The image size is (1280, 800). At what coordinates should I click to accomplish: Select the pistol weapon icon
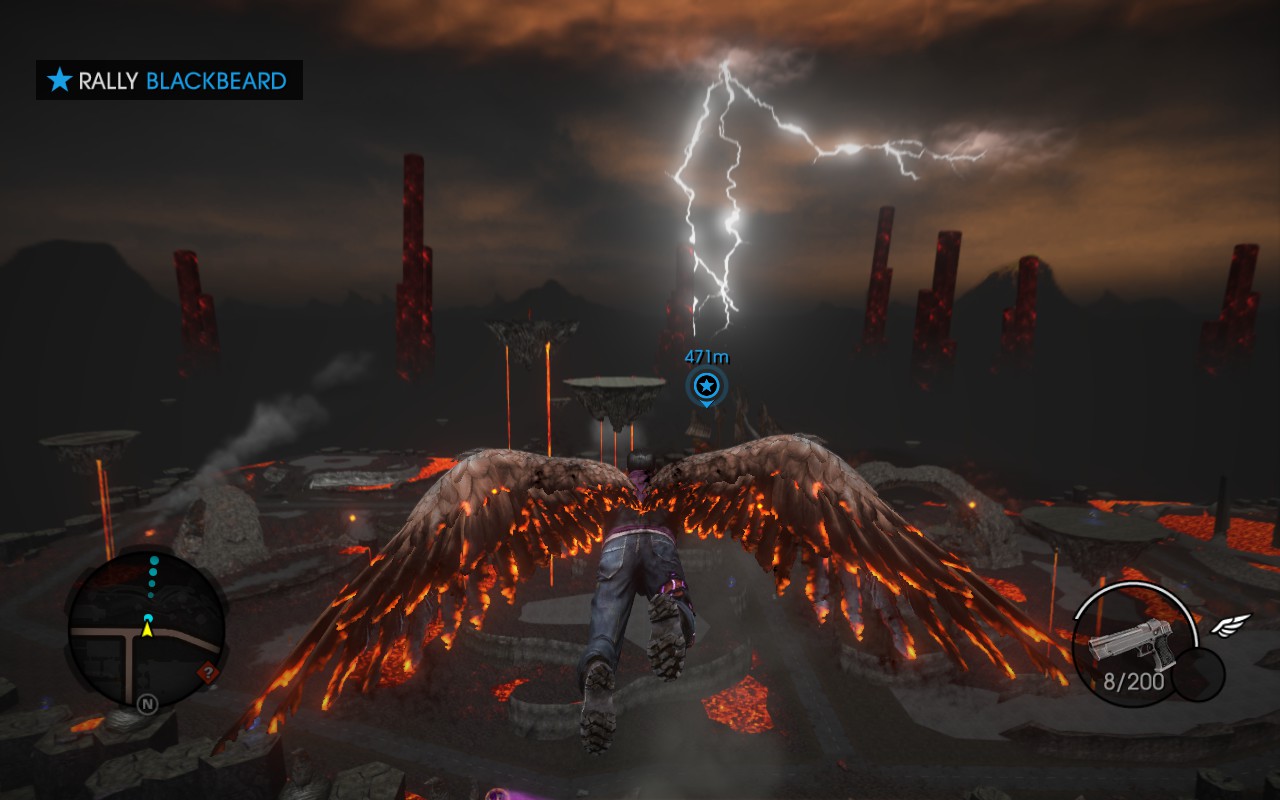point(1131,640)
